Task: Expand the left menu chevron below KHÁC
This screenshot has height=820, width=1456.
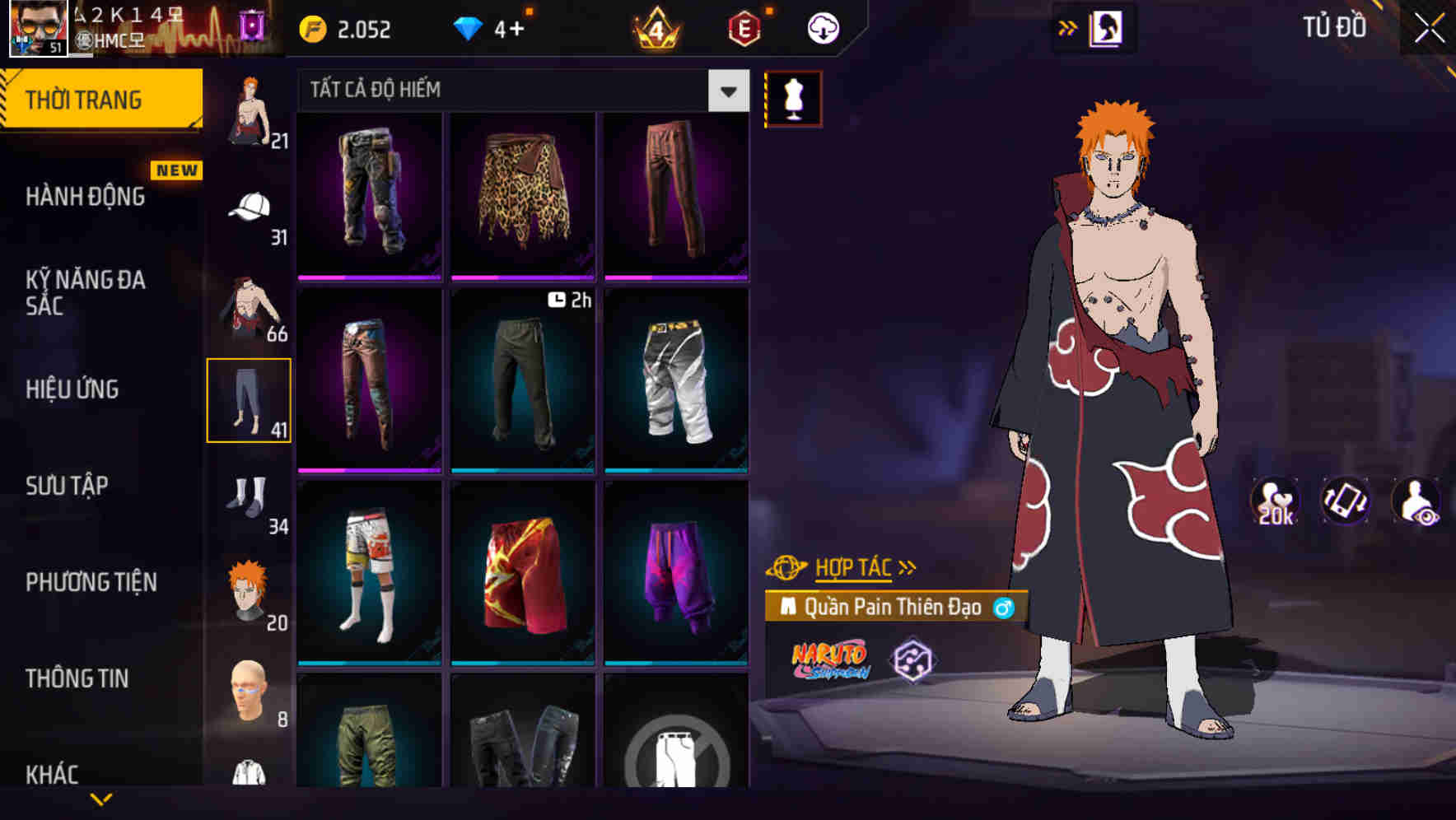Action: point(103,799)
